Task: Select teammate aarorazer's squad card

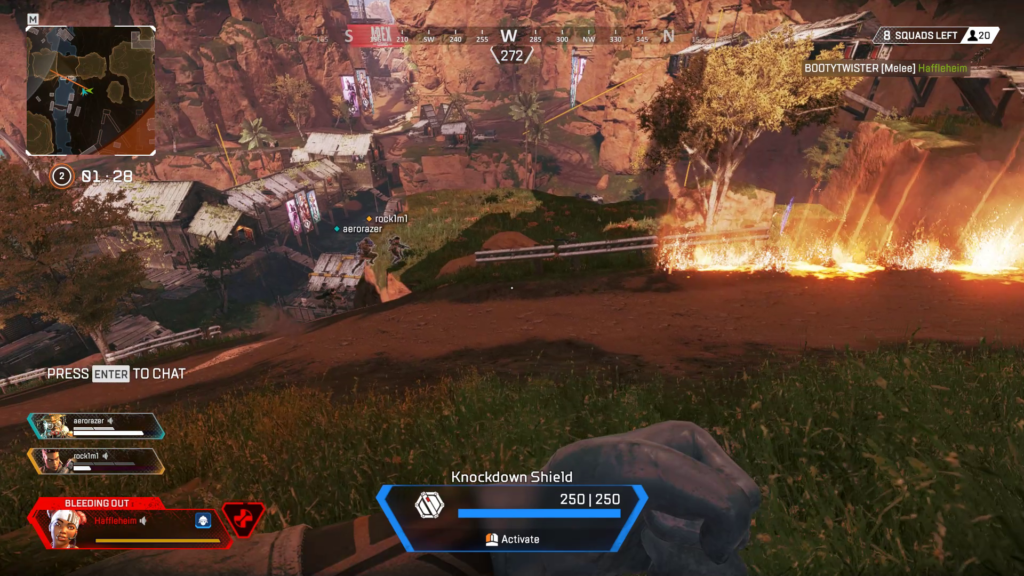Action: click(x=96, y=426)
